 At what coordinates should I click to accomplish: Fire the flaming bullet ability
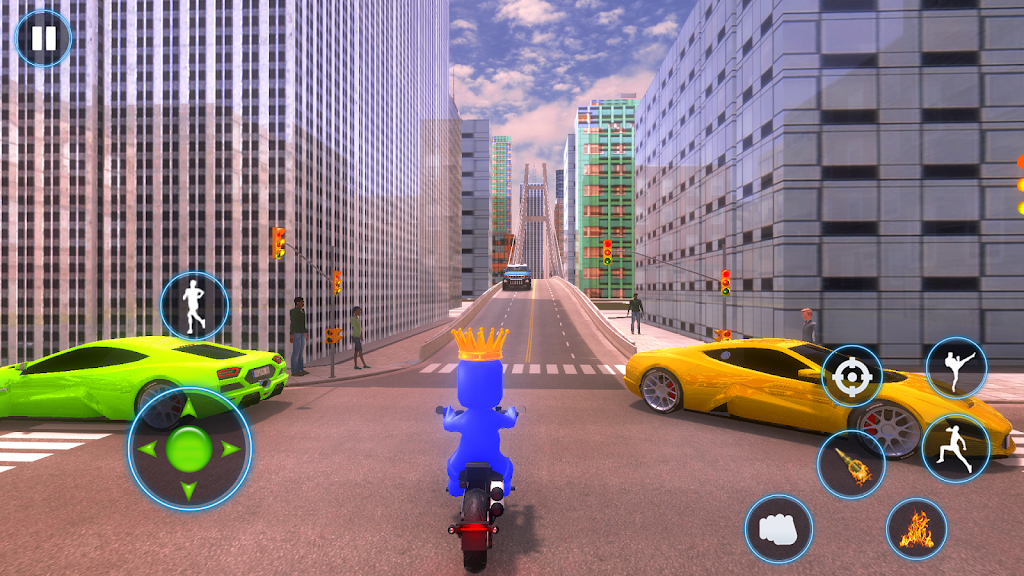point(851,465)
